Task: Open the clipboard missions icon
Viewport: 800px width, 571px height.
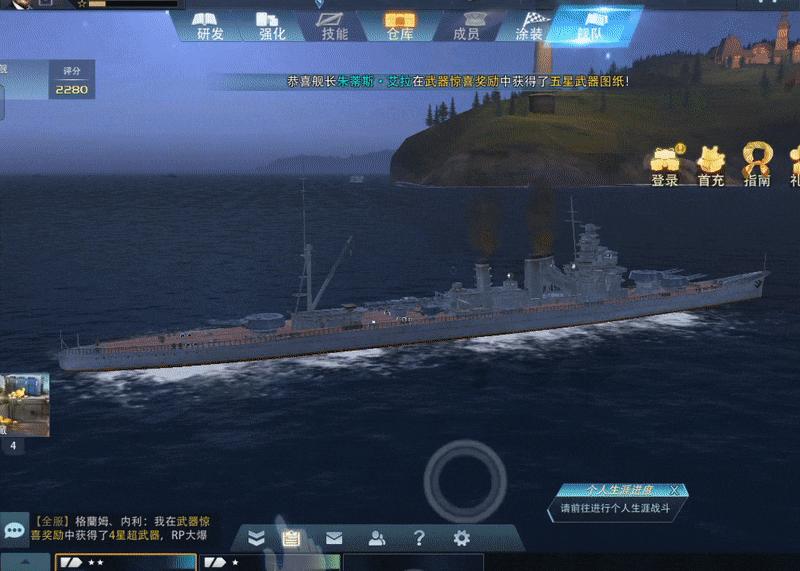Action: (x=292, y=538)
